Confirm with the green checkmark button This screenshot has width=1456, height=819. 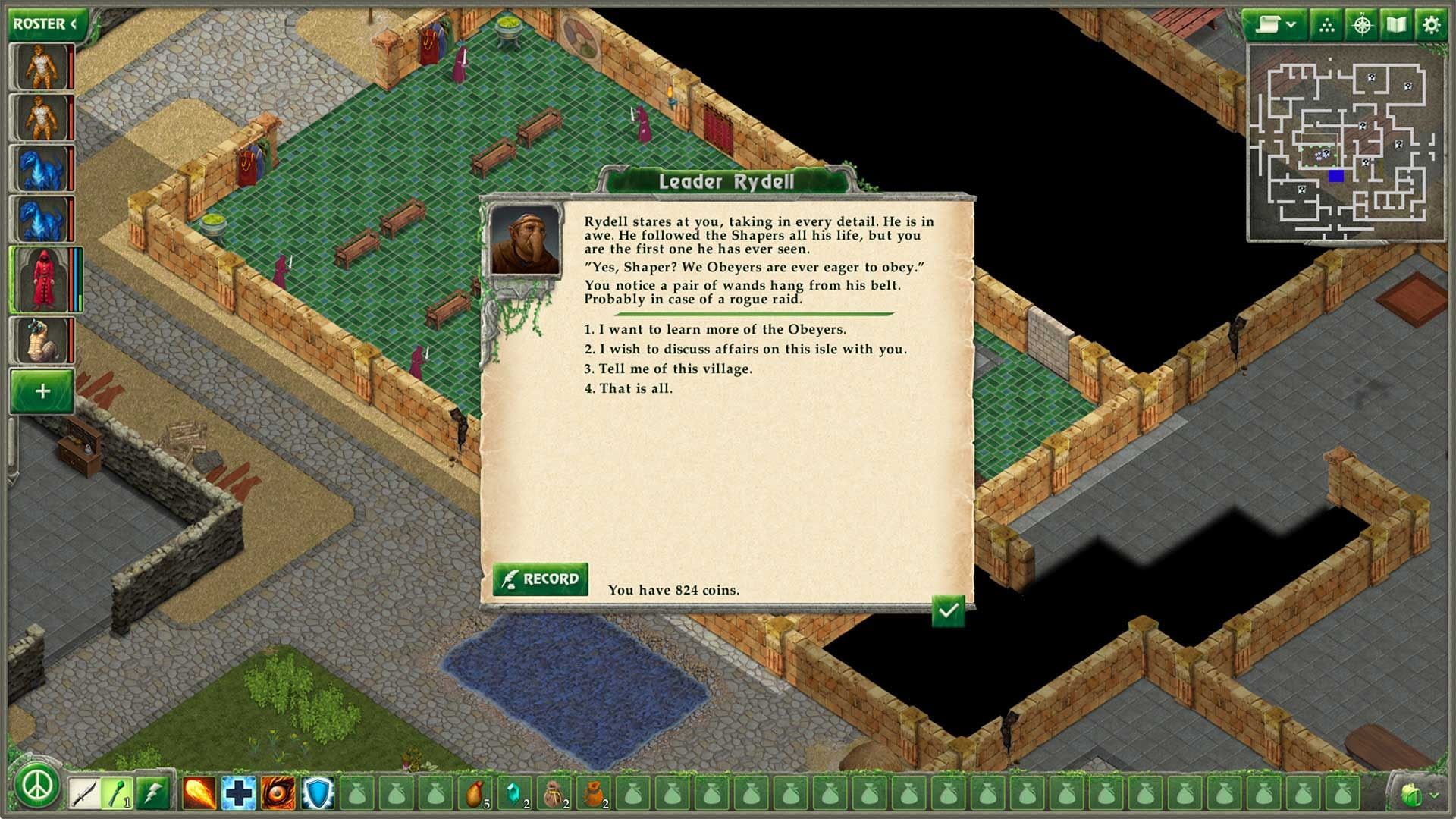948,610
